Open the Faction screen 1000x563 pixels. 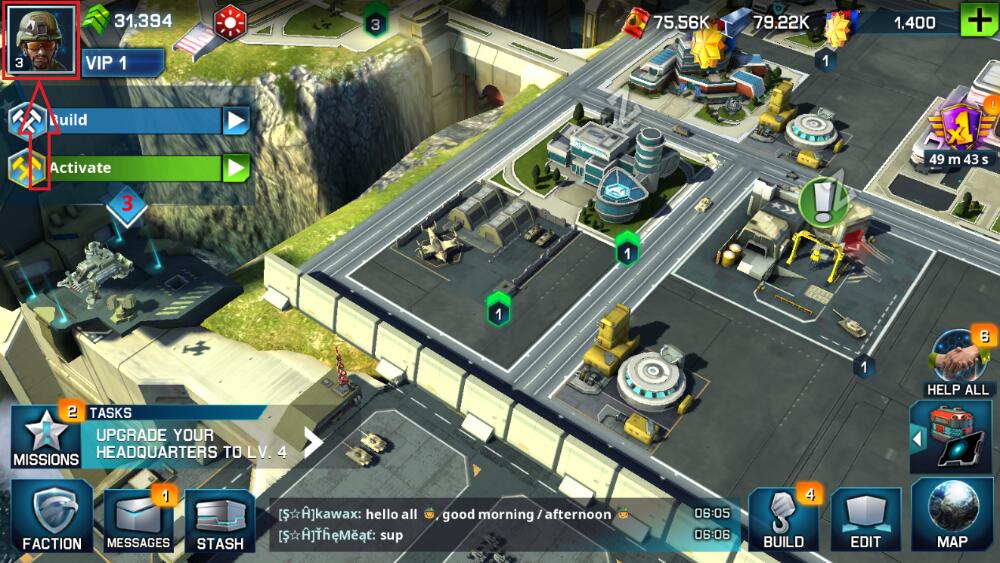click(52, 516)
